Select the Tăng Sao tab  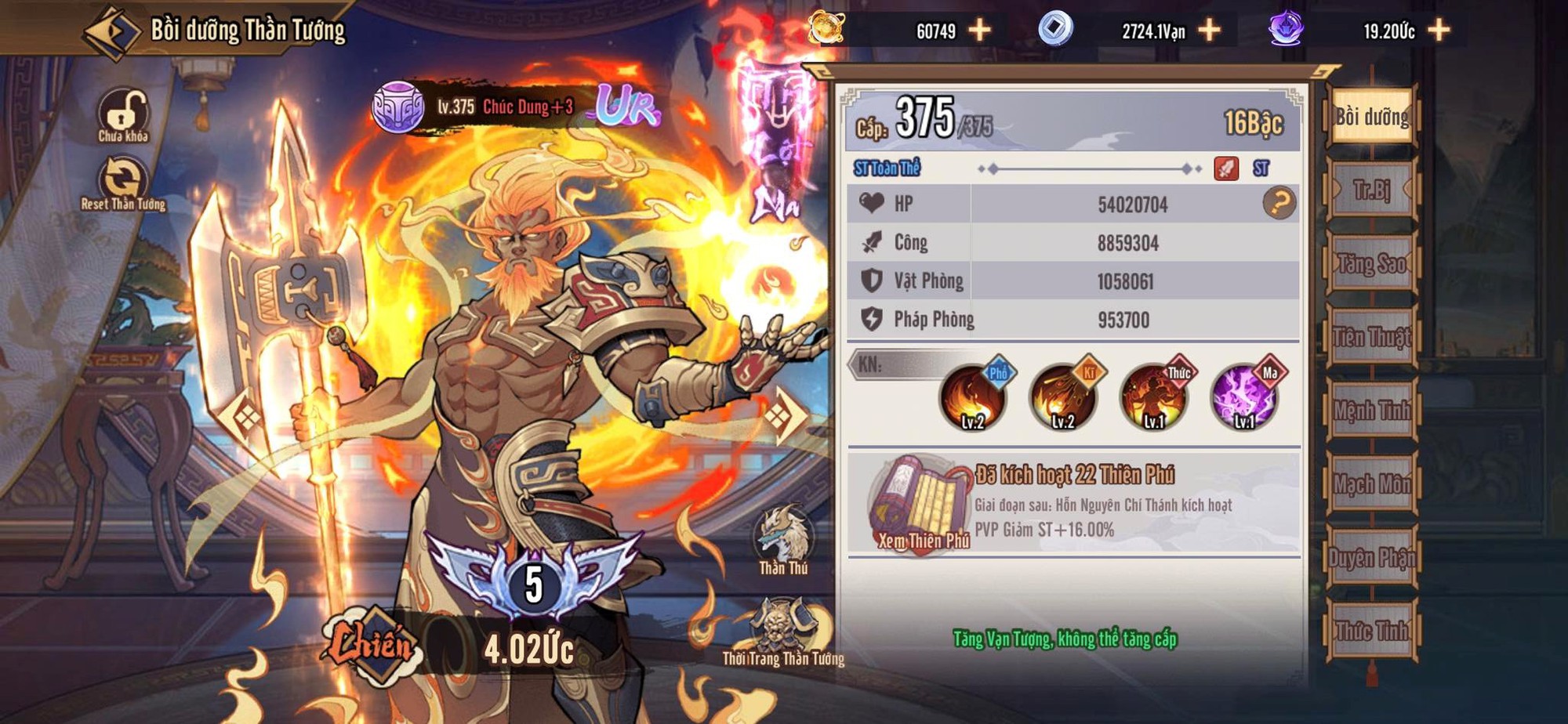(x=1372, y=263)
